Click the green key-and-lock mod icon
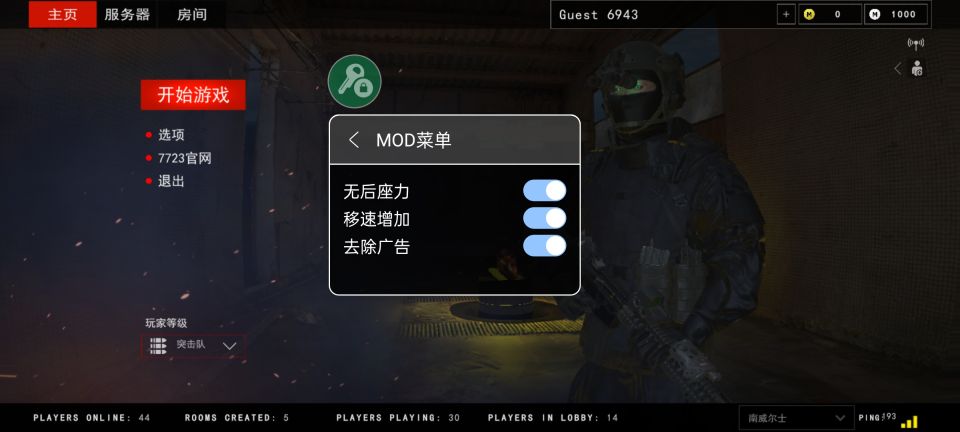Screen dimensions: 960x432 tap(355, 82)
